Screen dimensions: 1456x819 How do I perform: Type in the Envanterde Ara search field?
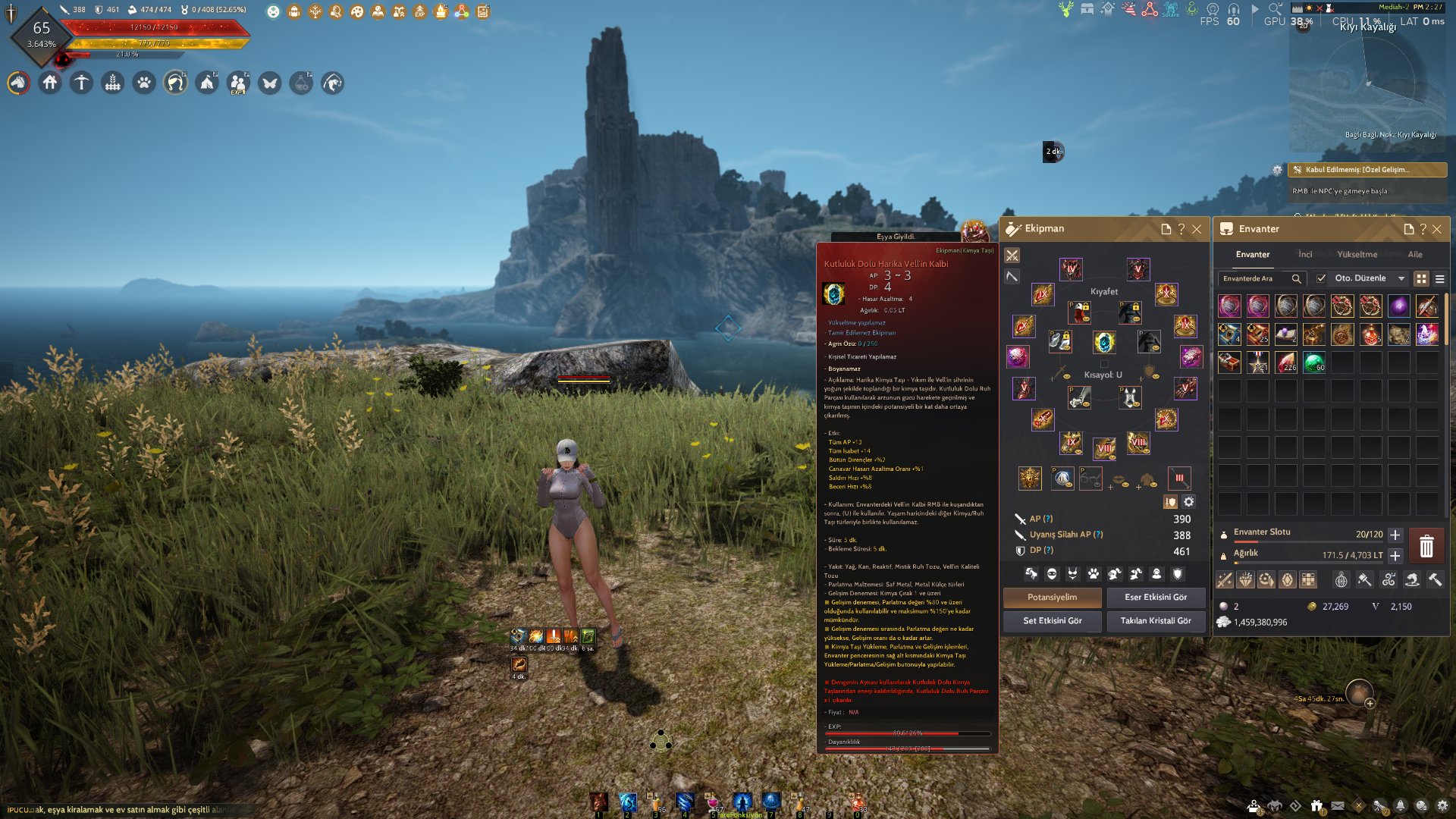pyautogui.click(x=1255, y=279)
